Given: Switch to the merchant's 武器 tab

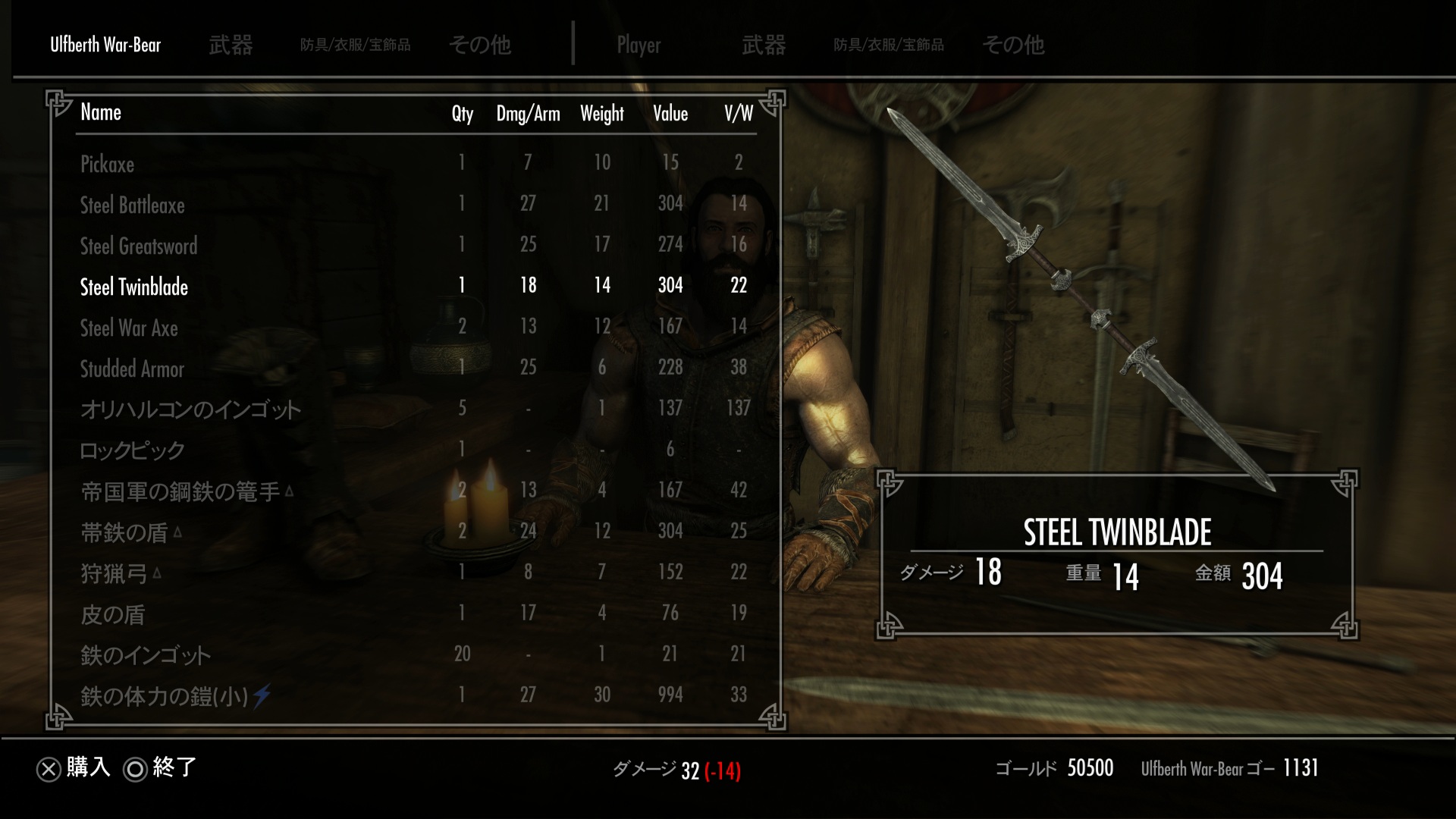Looking at the screenshot, I should [x=231, y=45].
